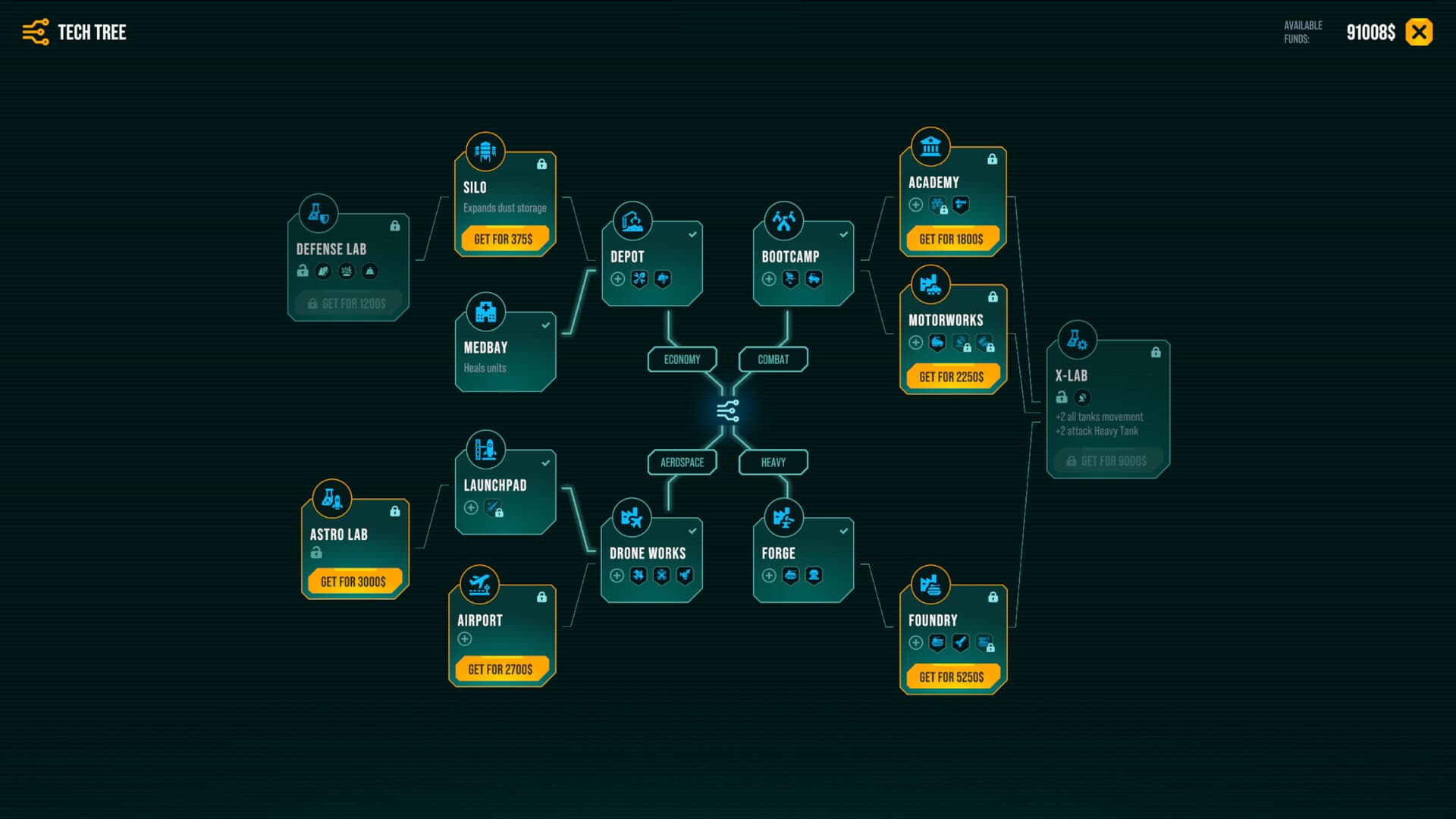Click the Academy bank building icon
Viewport: 1456px width, 819px height.
[x=930, y=146]
